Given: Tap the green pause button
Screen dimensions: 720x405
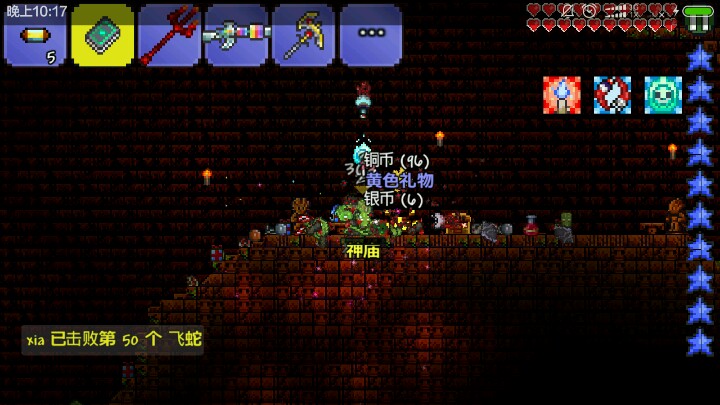Looking at the screenshot, I should click(697, 19).
